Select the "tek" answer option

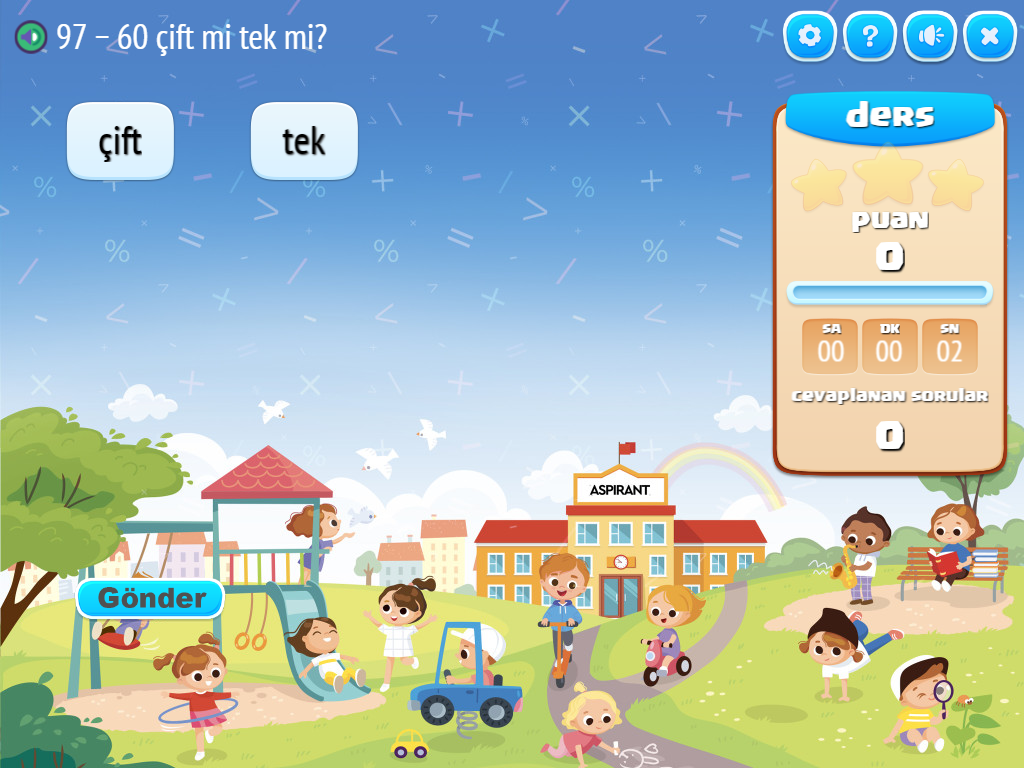304,141
